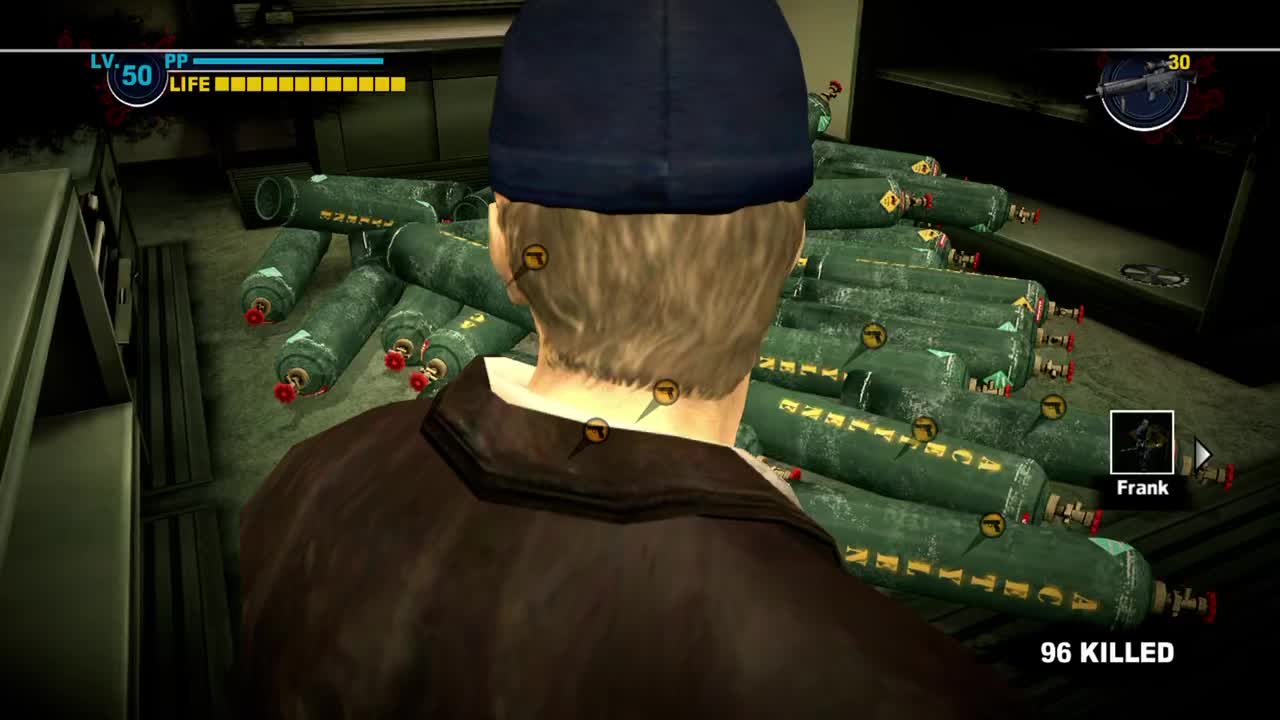Click the bullet marker near the cap
1280x720 pixels.
pyautogui.click(x=537, y=258)
